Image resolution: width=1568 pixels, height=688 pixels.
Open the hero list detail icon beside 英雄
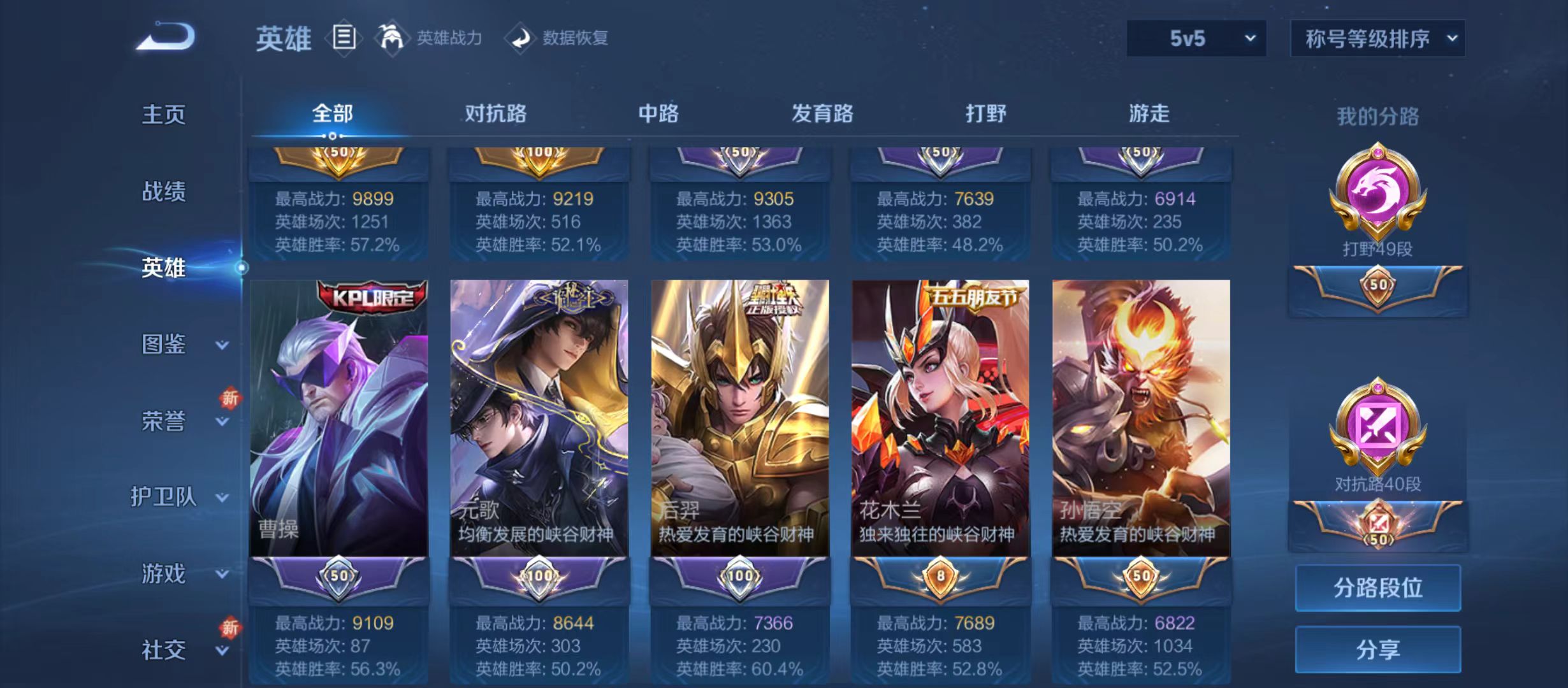coord(345,38)
